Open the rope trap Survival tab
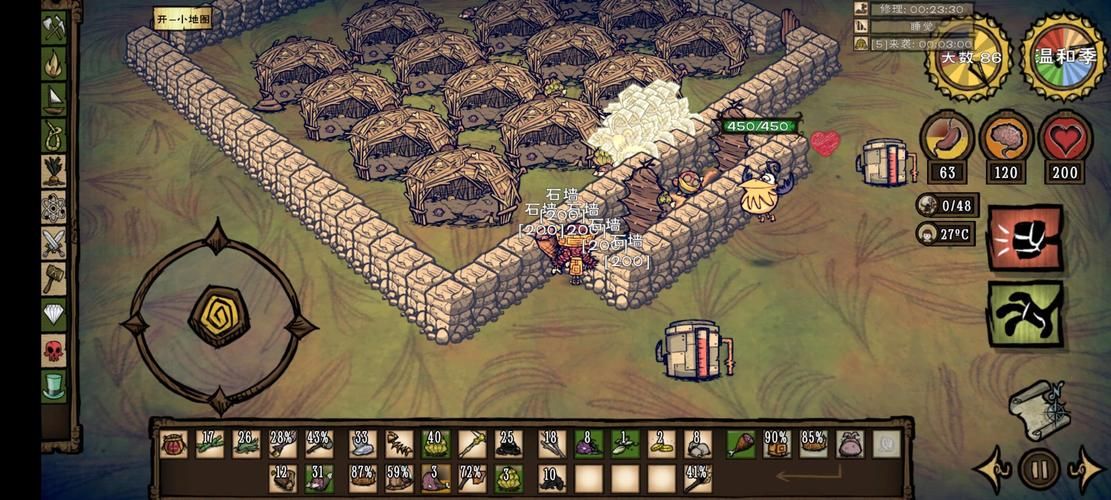 [54, 134]
